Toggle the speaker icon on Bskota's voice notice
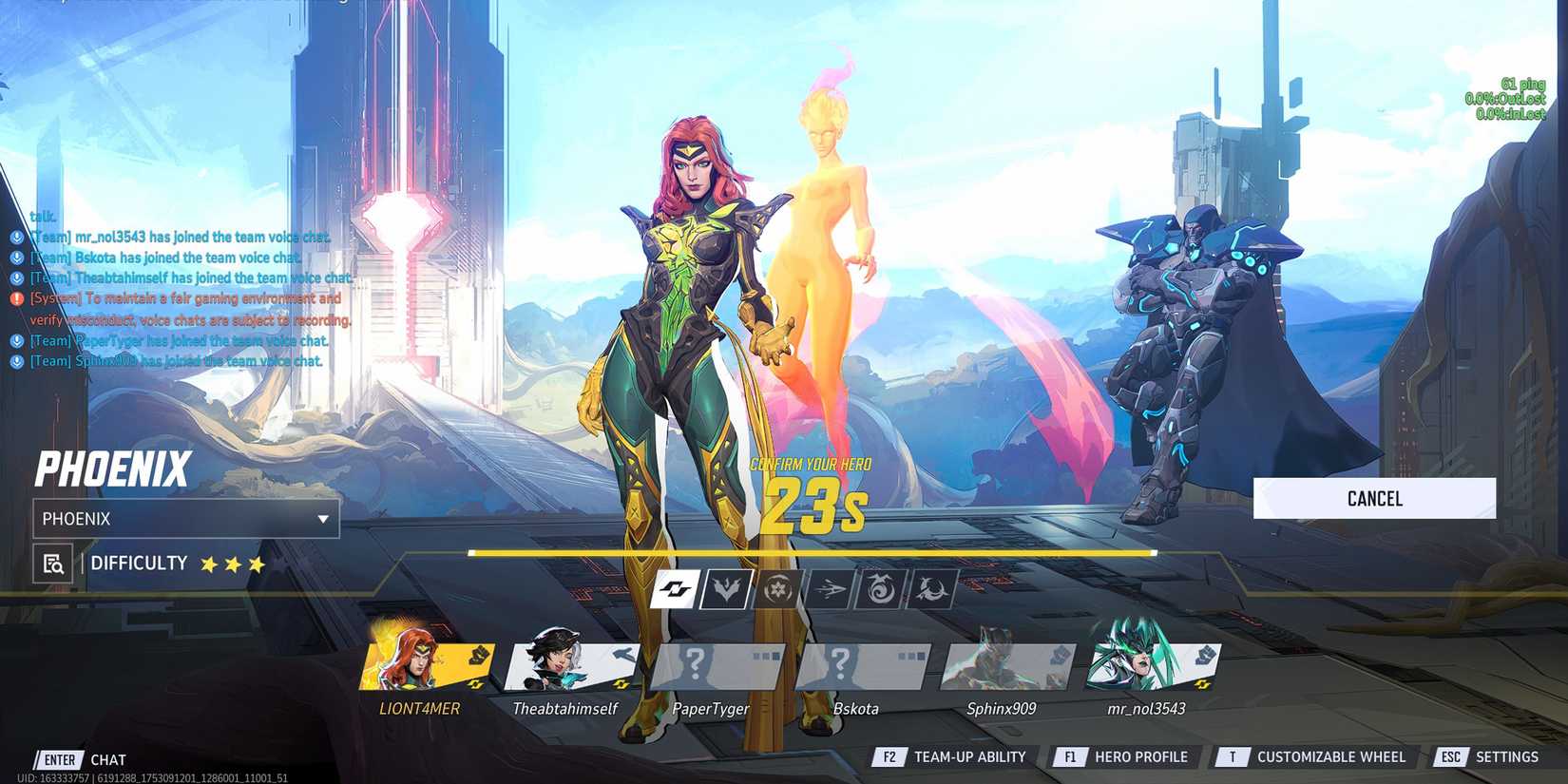This screenshot has width=1568, height=784. tap(16, 257)
